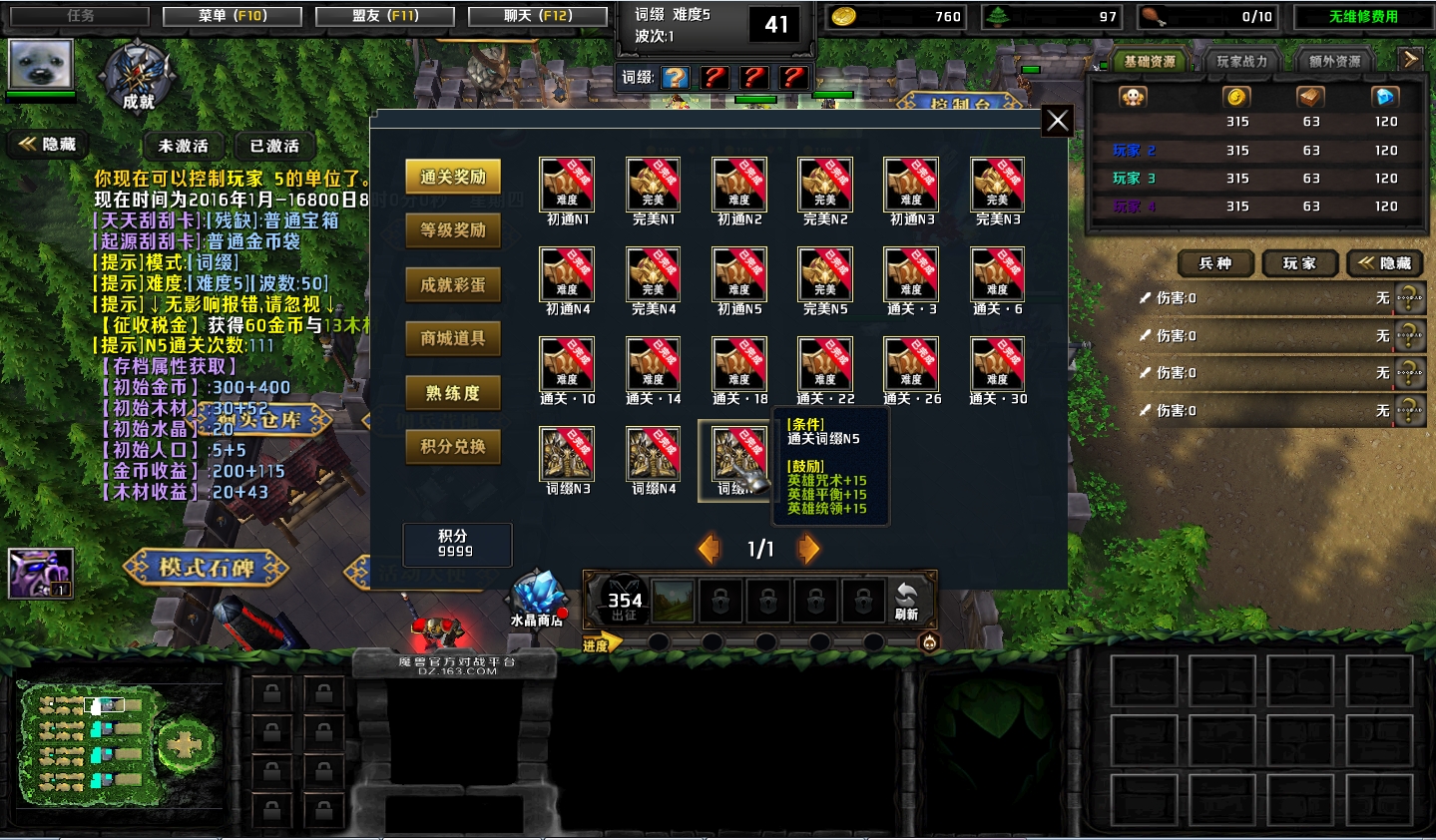Go to the next reward page arrow
The height and width of the screenshot is (840, 1436).
click(x=808, y=548)
